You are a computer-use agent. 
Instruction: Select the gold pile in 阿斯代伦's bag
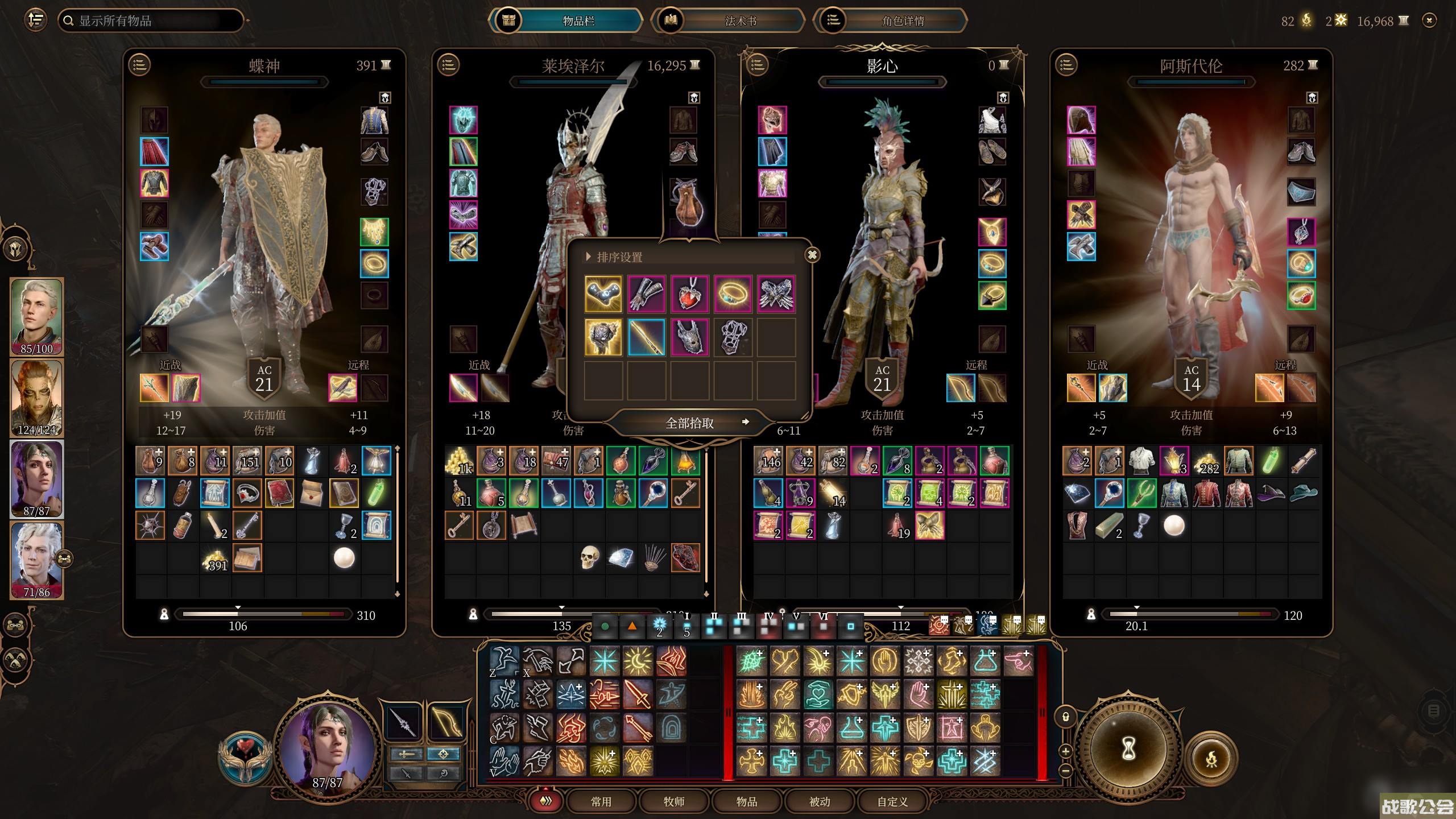click(x=1206, y=461)
